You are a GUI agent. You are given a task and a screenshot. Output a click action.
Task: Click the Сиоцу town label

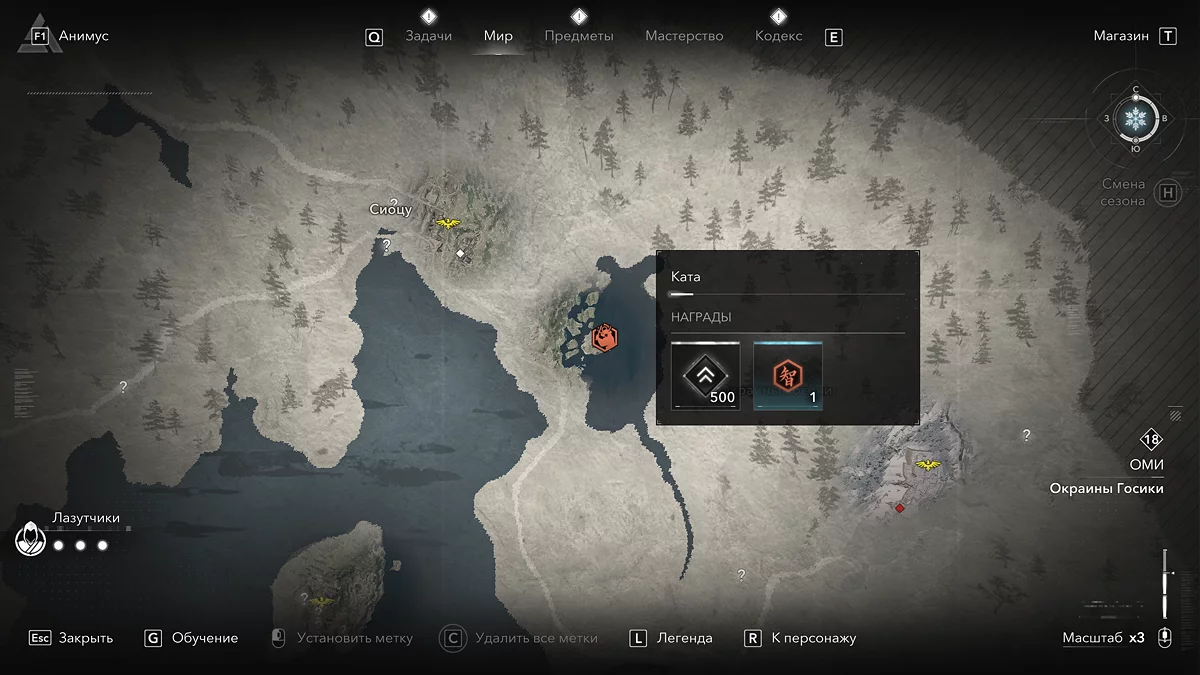click(390, 209)
